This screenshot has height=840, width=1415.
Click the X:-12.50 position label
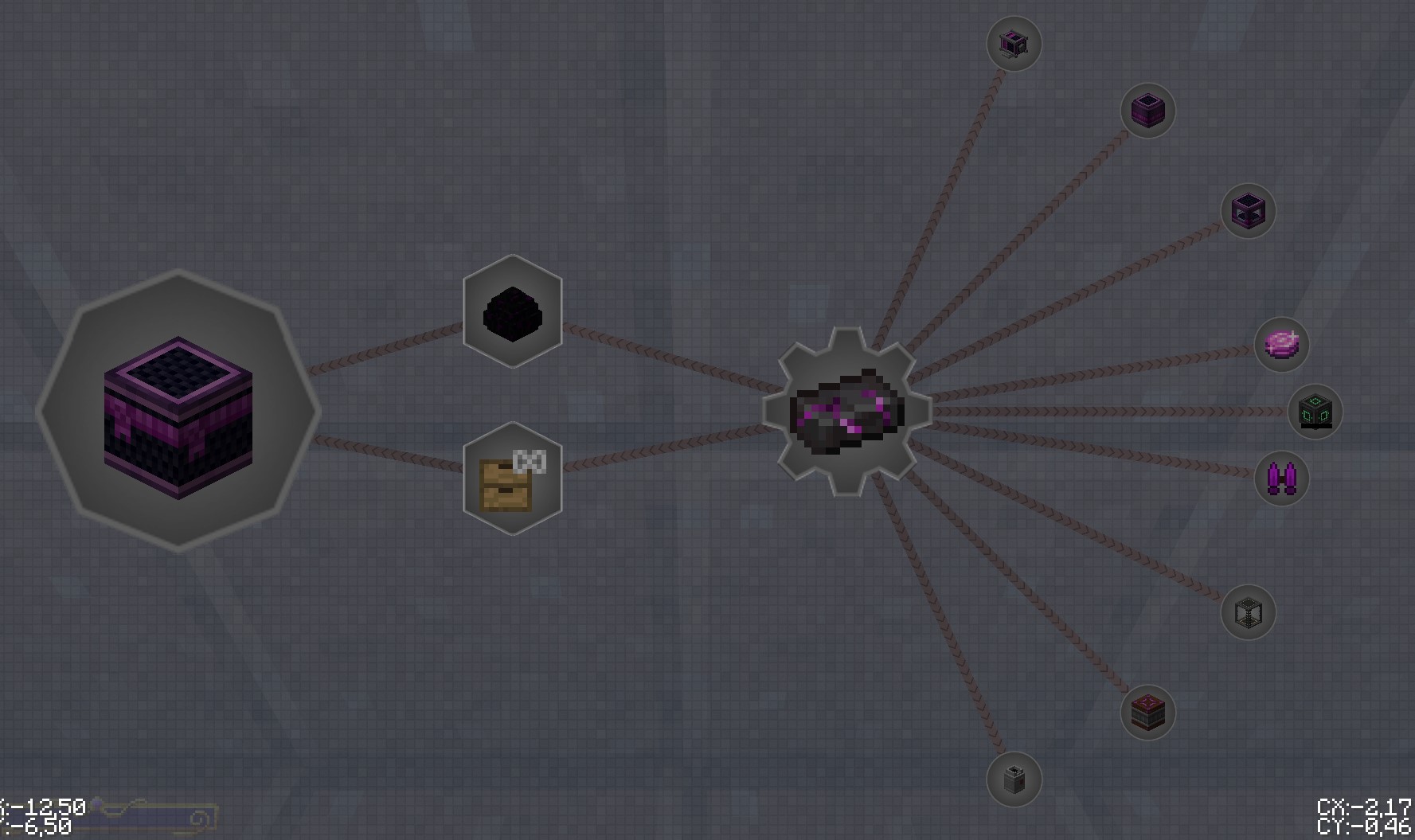tap(41, 807)
